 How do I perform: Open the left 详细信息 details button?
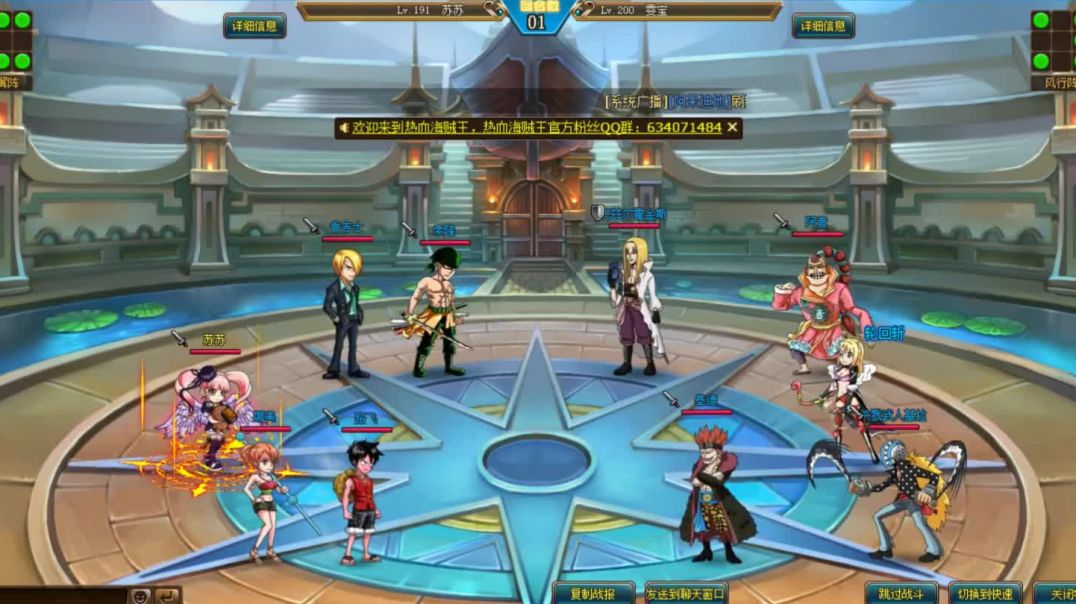254,26
